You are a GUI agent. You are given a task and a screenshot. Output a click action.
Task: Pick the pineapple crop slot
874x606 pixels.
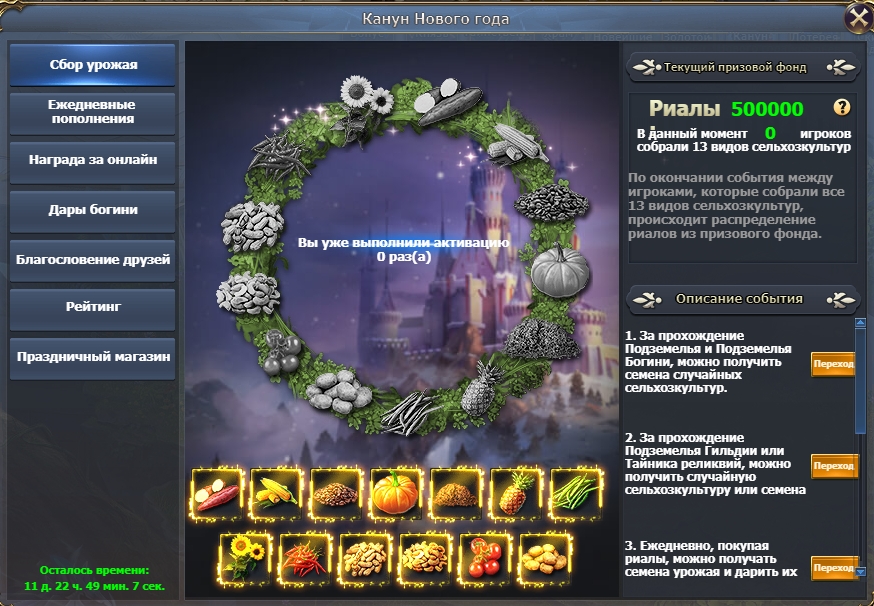[x=516, y=494]
